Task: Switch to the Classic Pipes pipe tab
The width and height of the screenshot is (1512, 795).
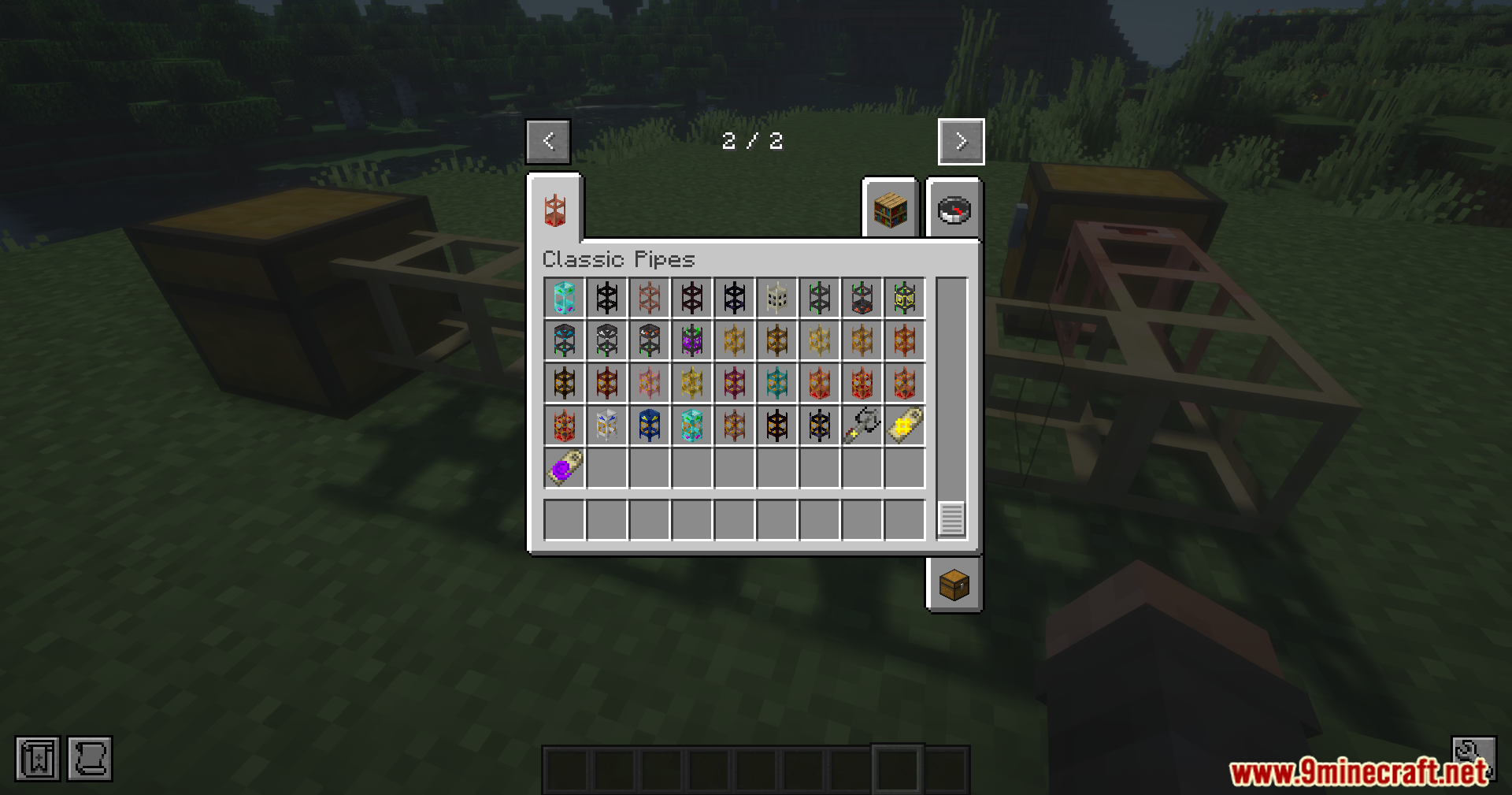Action: coord(558,210)
